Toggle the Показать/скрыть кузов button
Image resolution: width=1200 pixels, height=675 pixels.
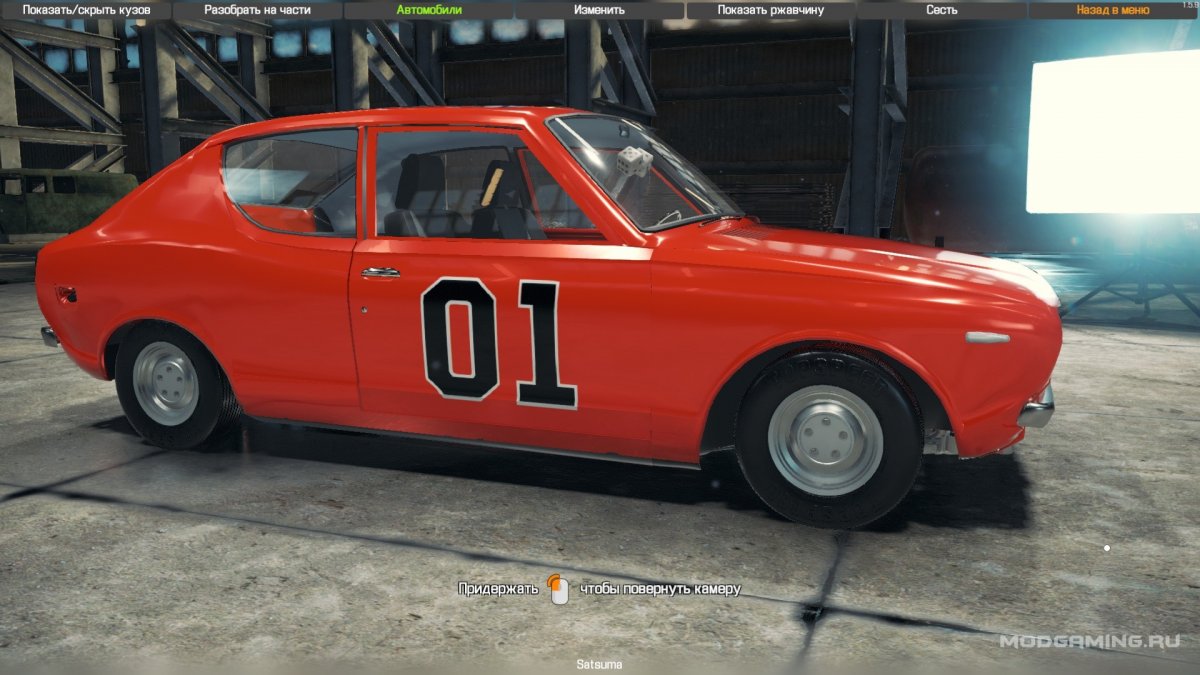point(87,10)
